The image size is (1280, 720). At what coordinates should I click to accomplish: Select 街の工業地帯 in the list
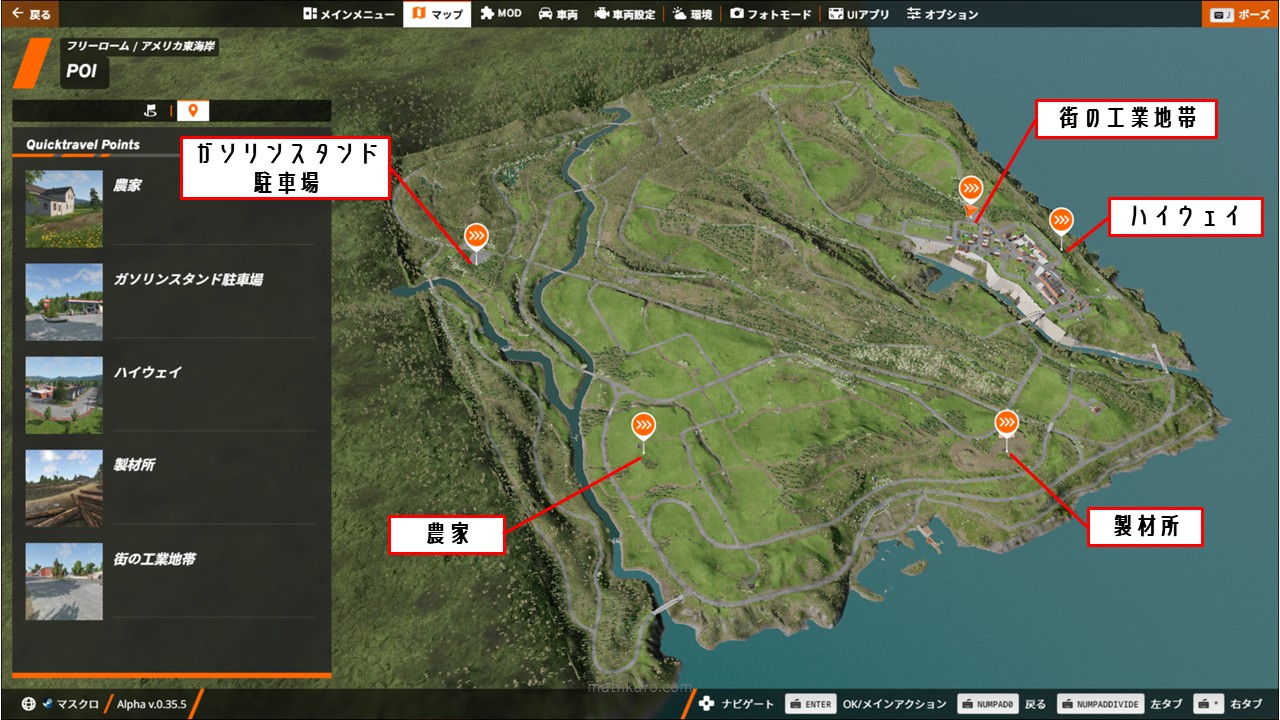tap(170, 580)
